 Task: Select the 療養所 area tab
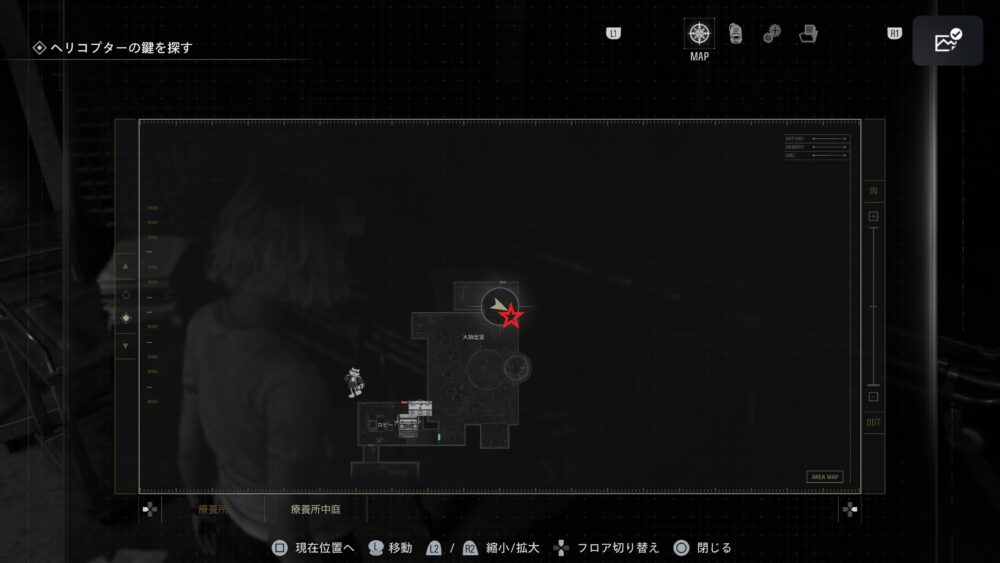point(213,509)
